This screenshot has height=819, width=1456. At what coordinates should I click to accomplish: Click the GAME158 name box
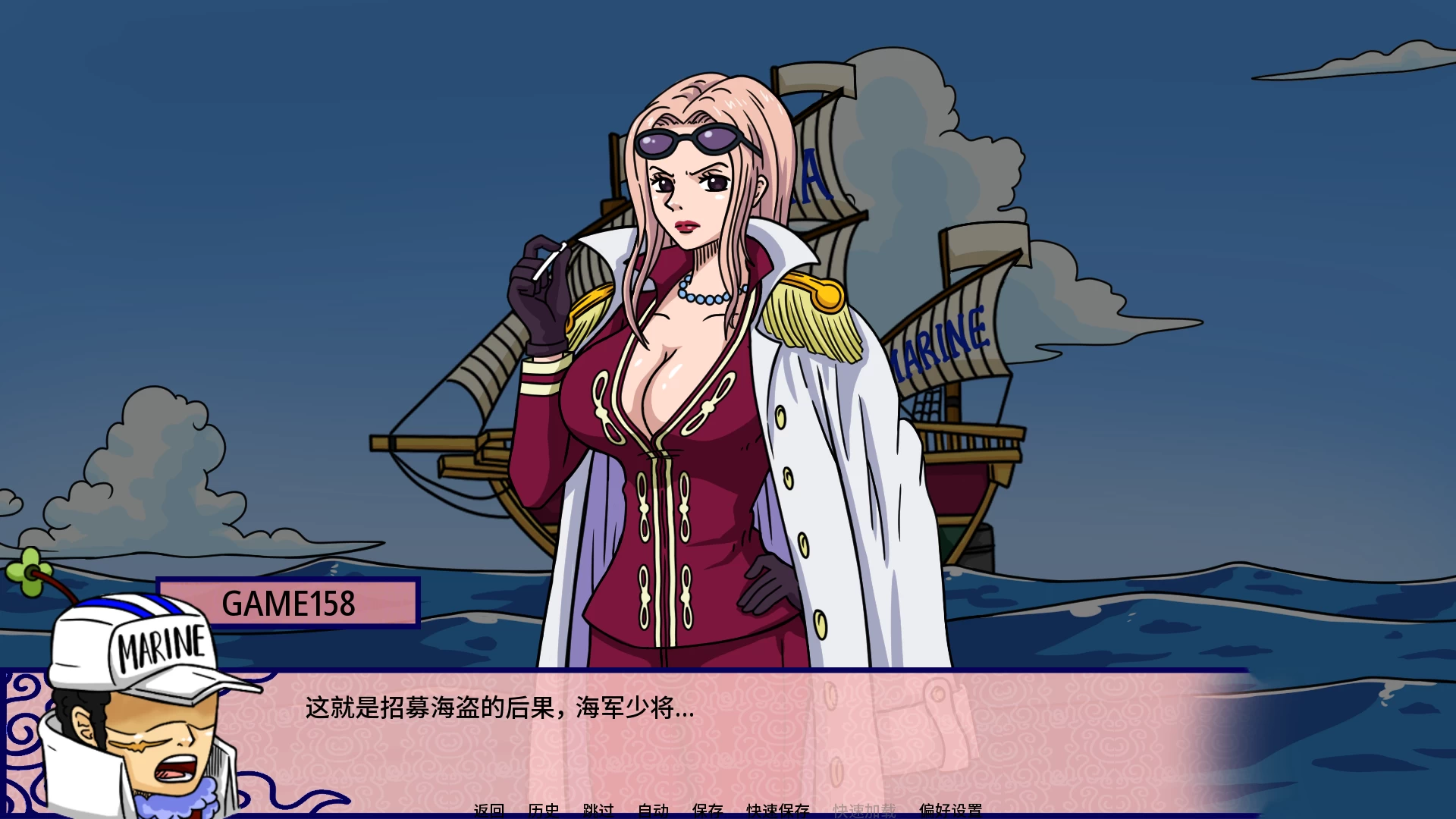point(288,603)
